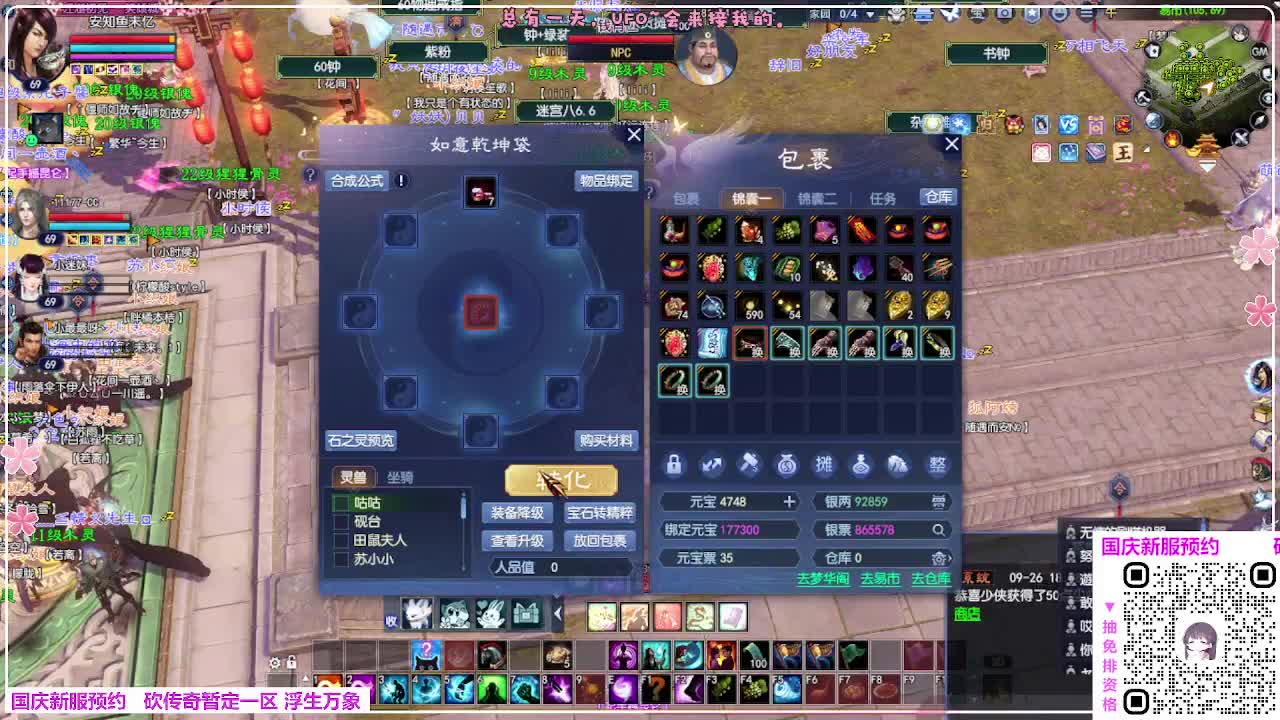Expand the 合成公式 dropdown
The height and width of the screenshot is (720, 1280).
360,181
